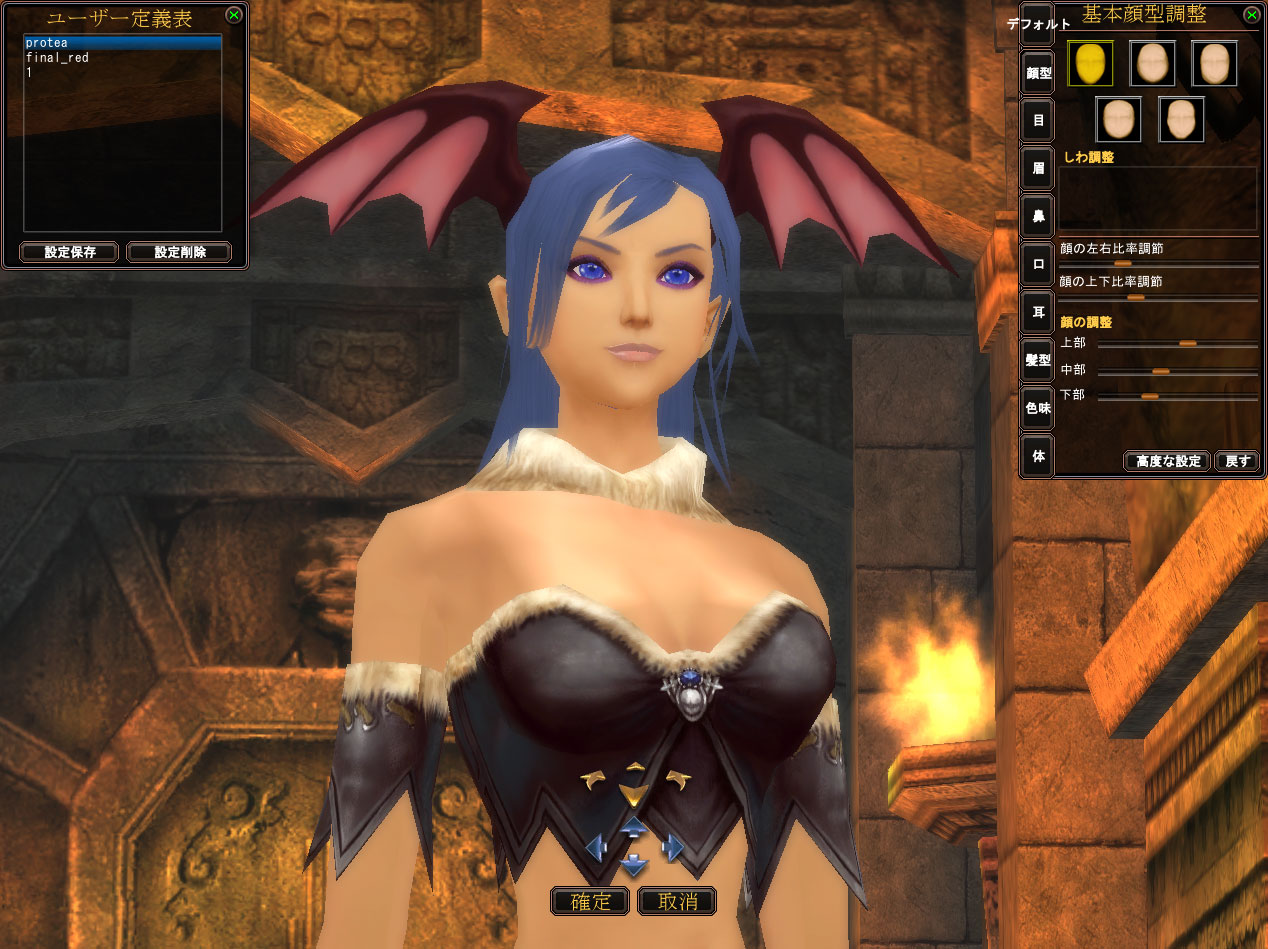Delete preset with 設定削除 button
Screen dimensions: 1268x949
(x=179, y=252)
